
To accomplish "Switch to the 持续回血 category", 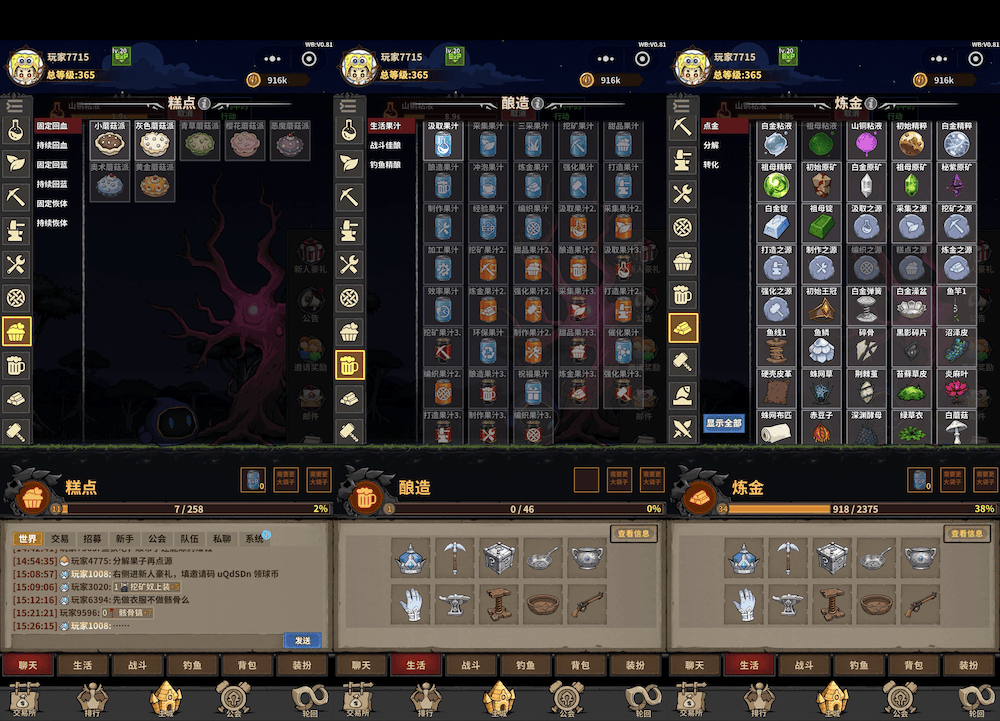I will tap(52, 145).
